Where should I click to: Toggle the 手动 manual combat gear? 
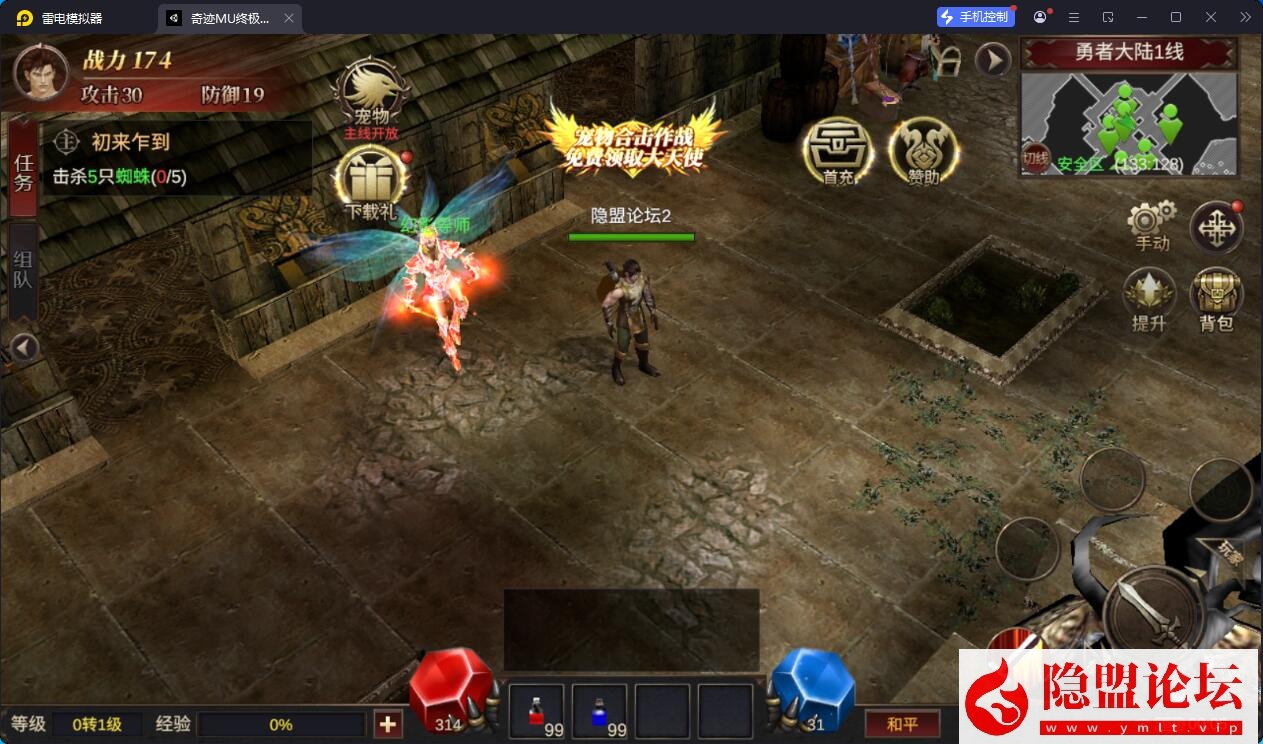click(1151, 223)
